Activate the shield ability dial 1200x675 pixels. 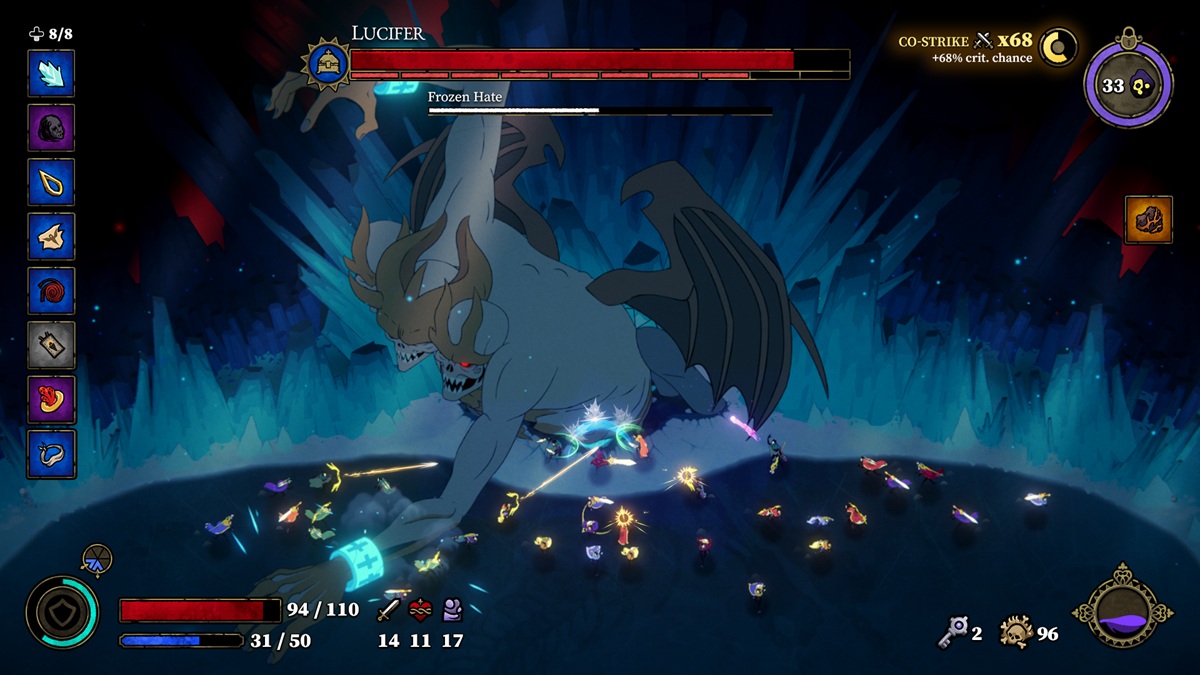pos(62,612)
